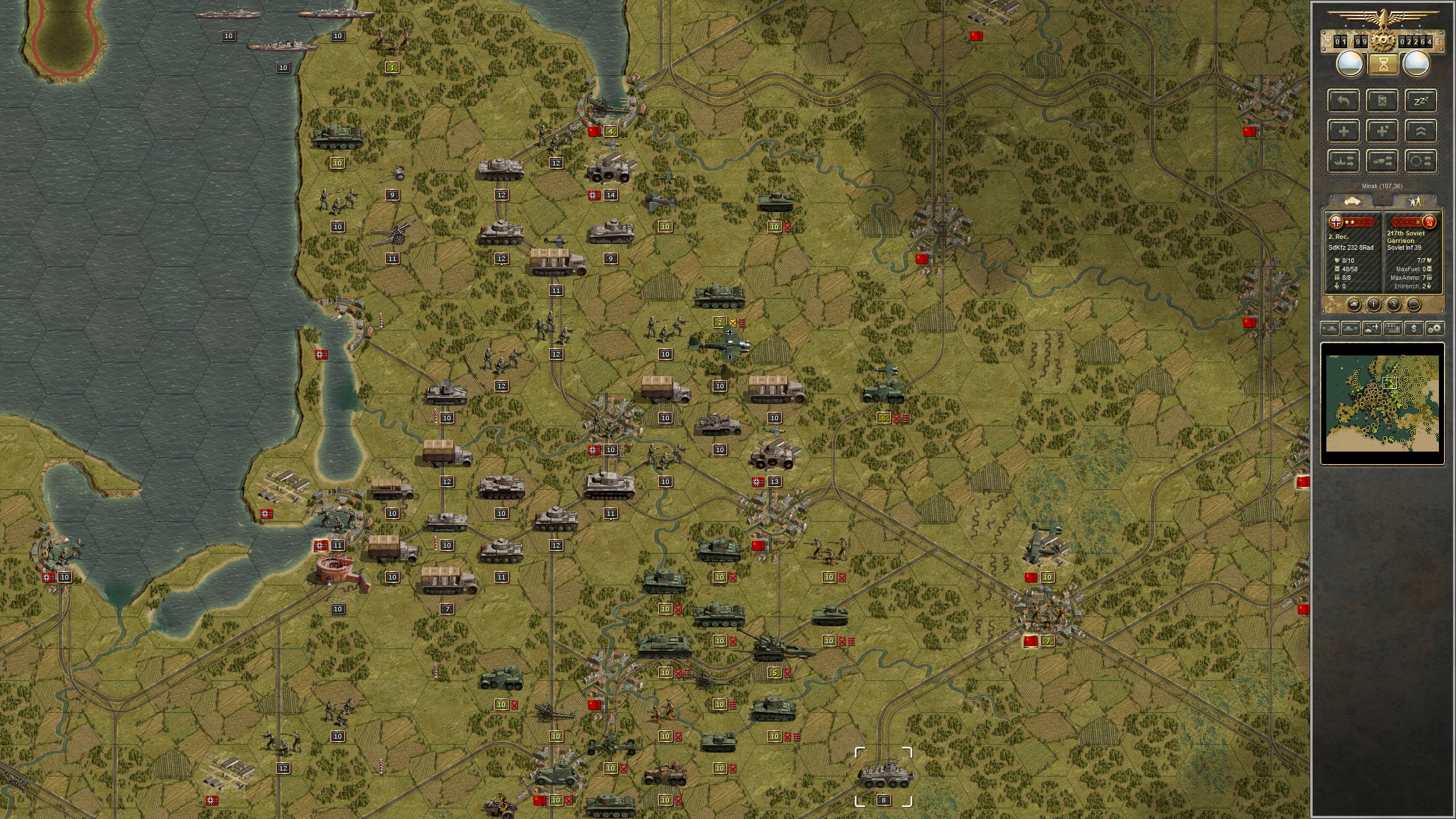The height and width of the screenshot is (819, 1456).
Task: Embark the unit using the ship button
Action: pyautogui.click(x=1343, y=162)
